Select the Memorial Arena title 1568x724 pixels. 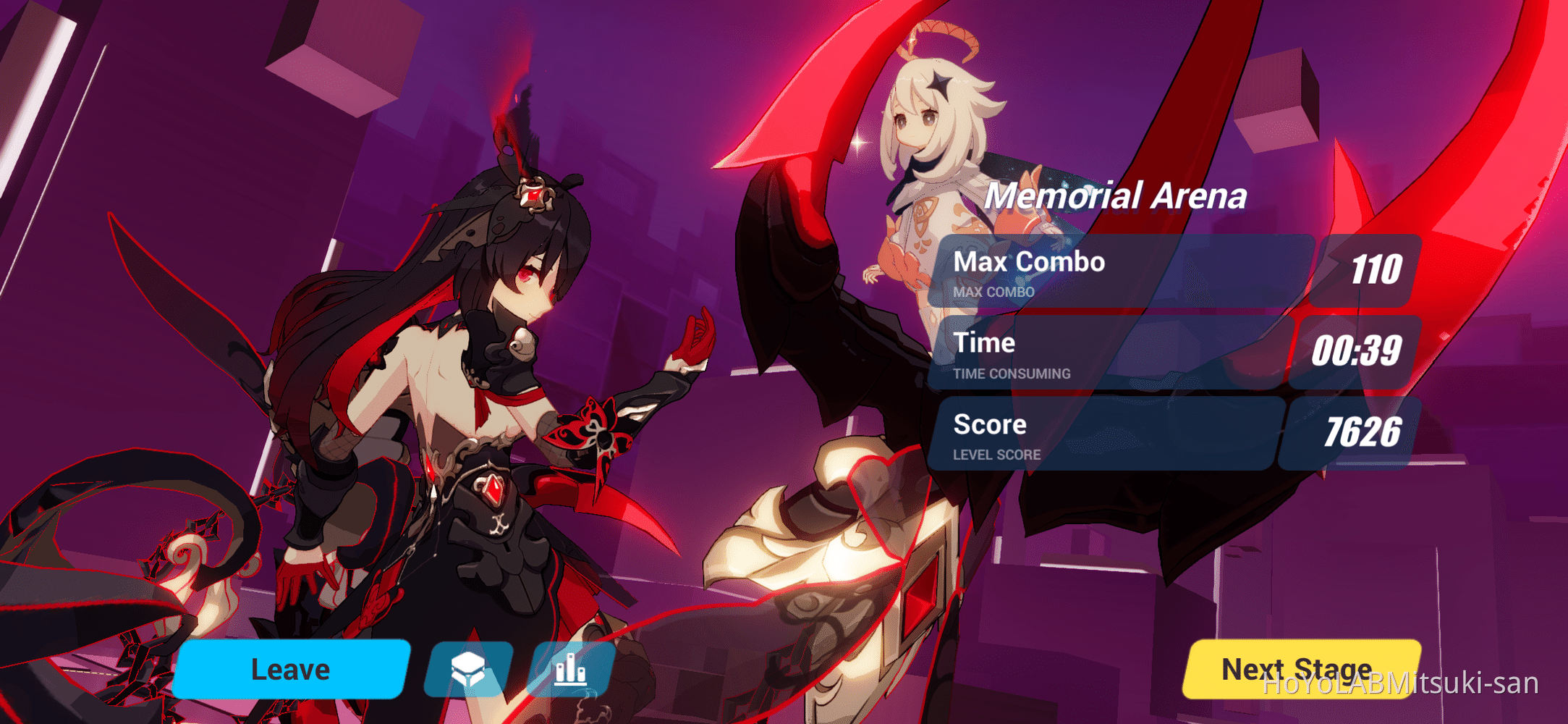1119,195
